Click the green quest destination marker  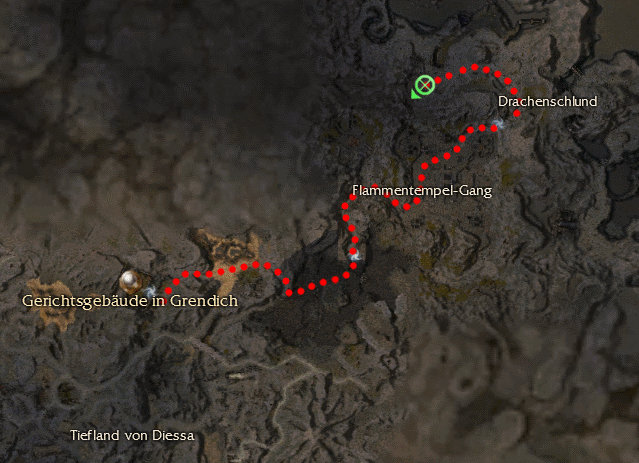point(425,86)
